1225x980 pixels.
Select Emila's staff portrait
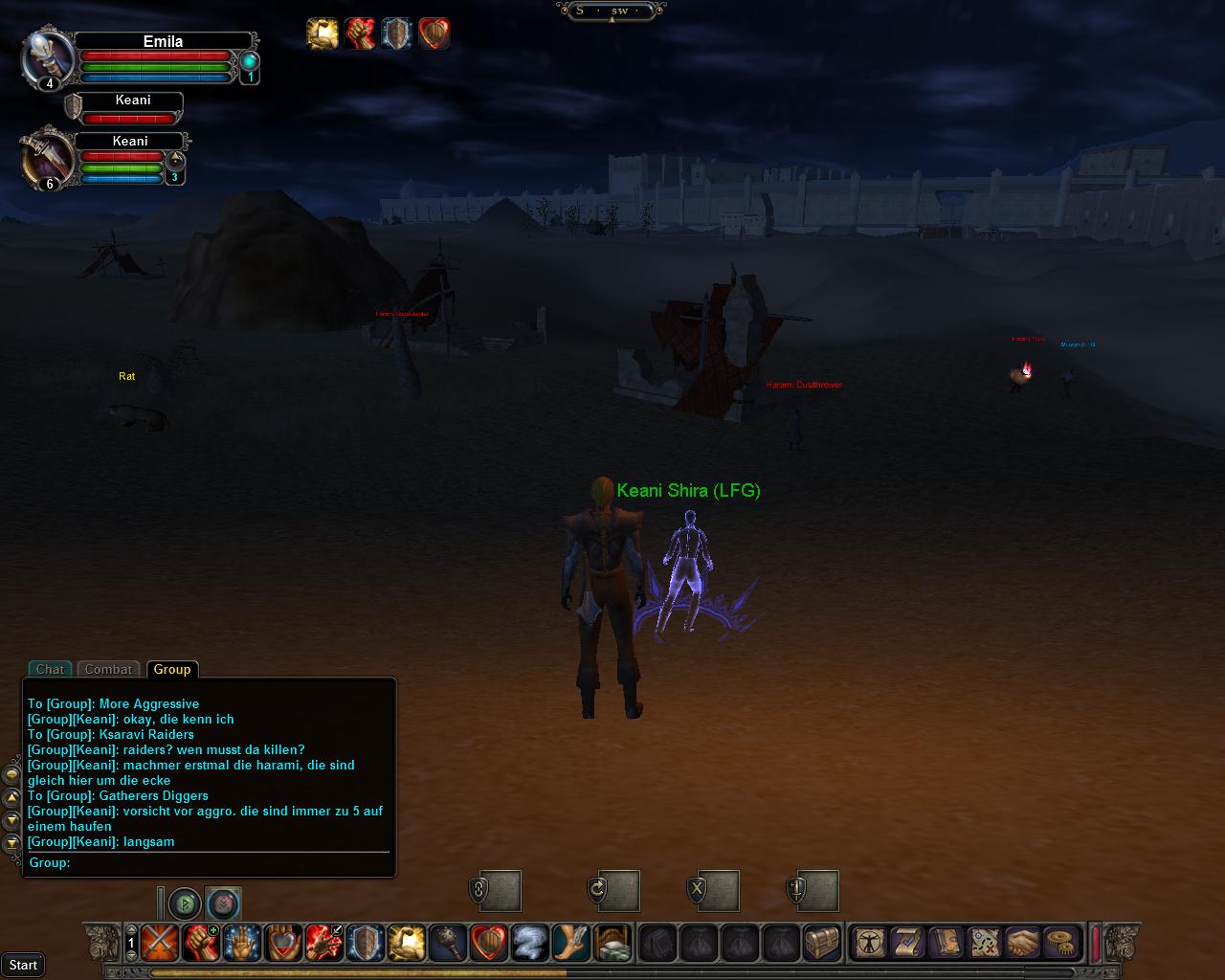tap(48, 57)
